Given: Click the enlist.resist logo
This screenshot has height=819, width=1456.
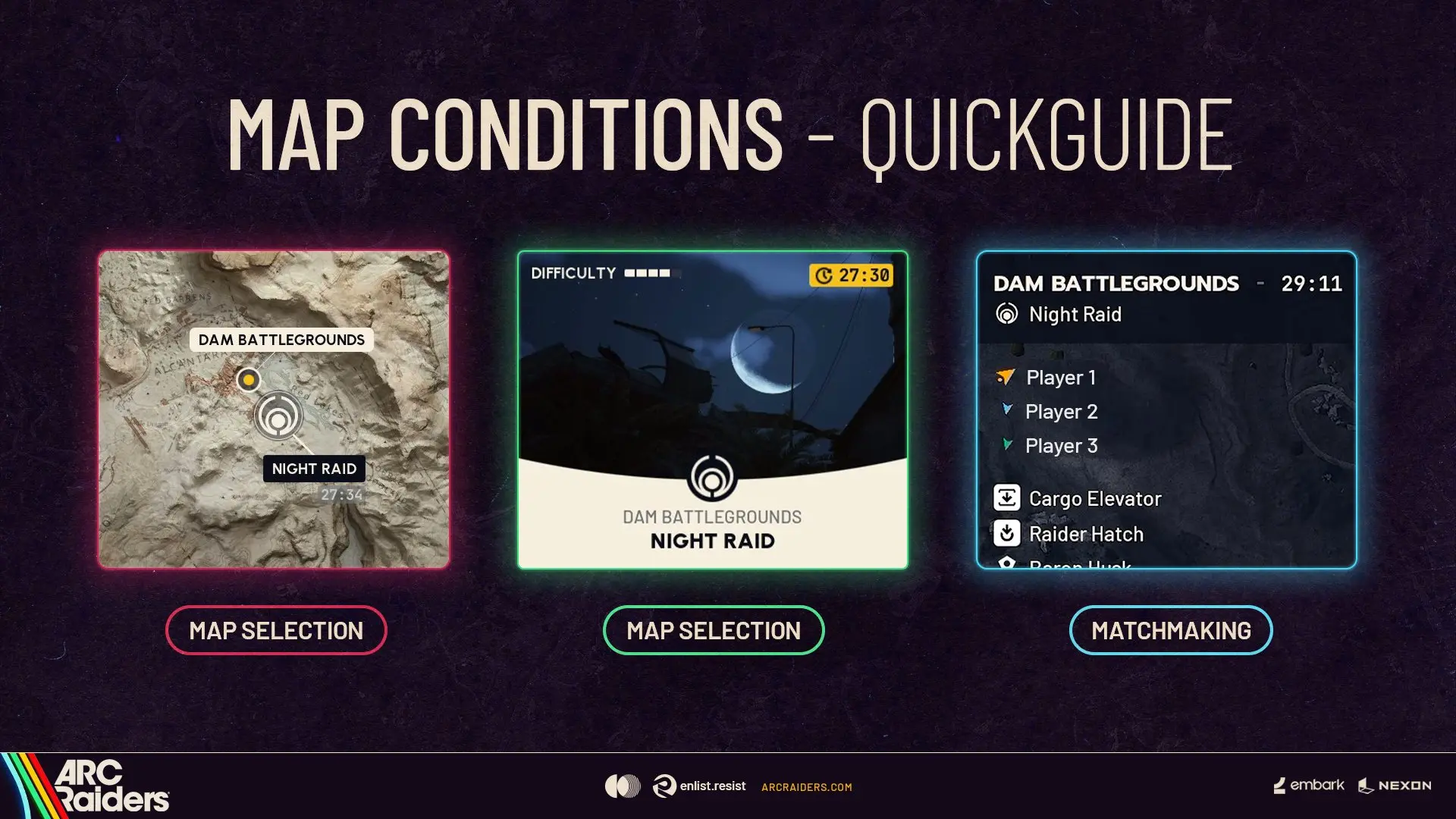Looking at the screenshot, I should tap(699, 786).
